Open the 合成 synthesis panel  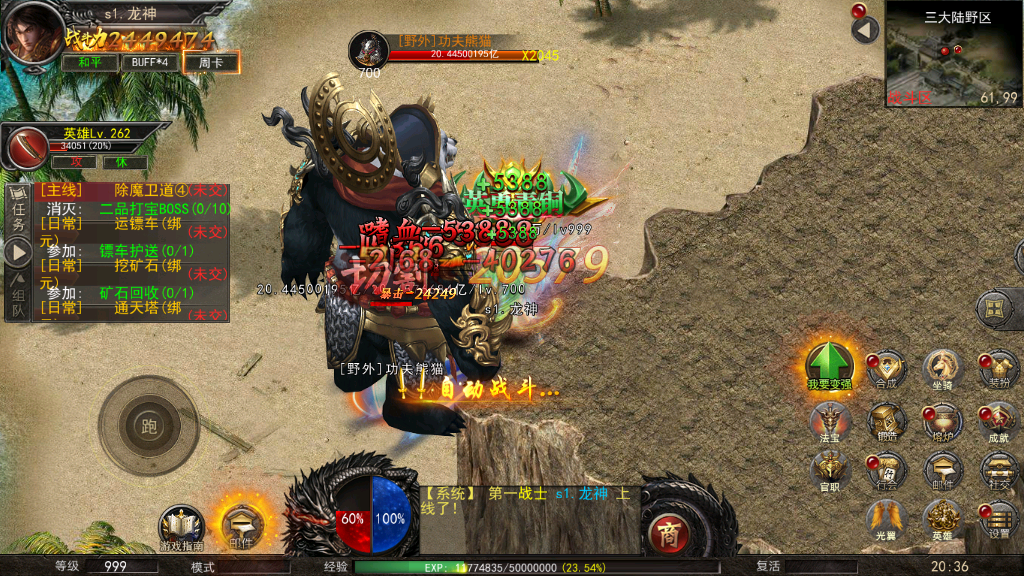point(886,368)
